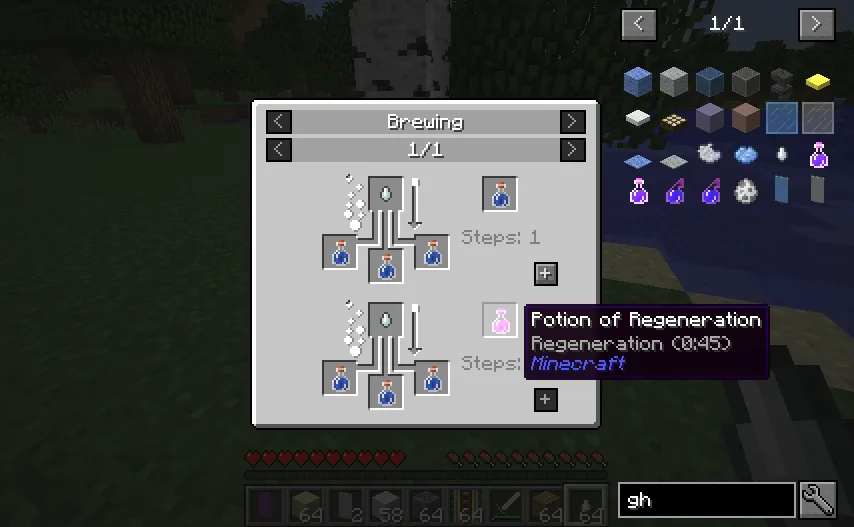The width and height of the screenshot is (854, 527).
Task: Go to the next recipe category after Brewing
Action: pos(572,122)
